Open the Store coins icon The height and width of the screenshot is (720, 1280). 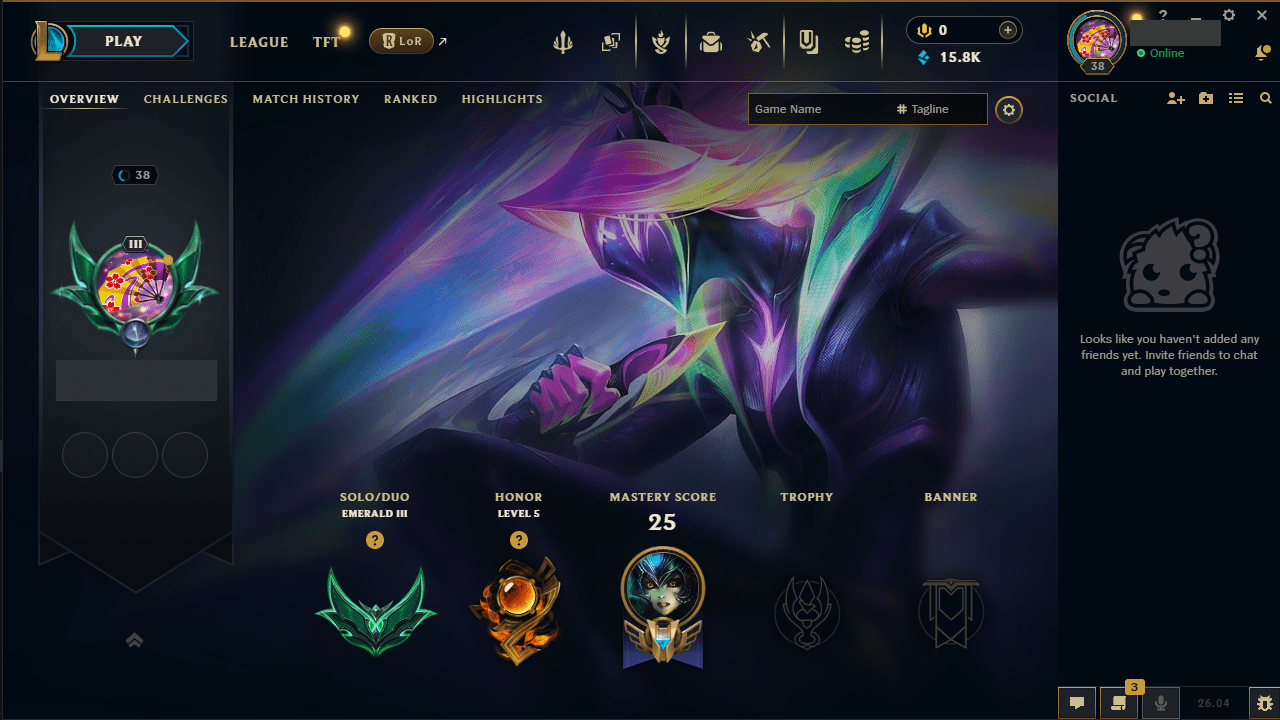pos(857,41)
